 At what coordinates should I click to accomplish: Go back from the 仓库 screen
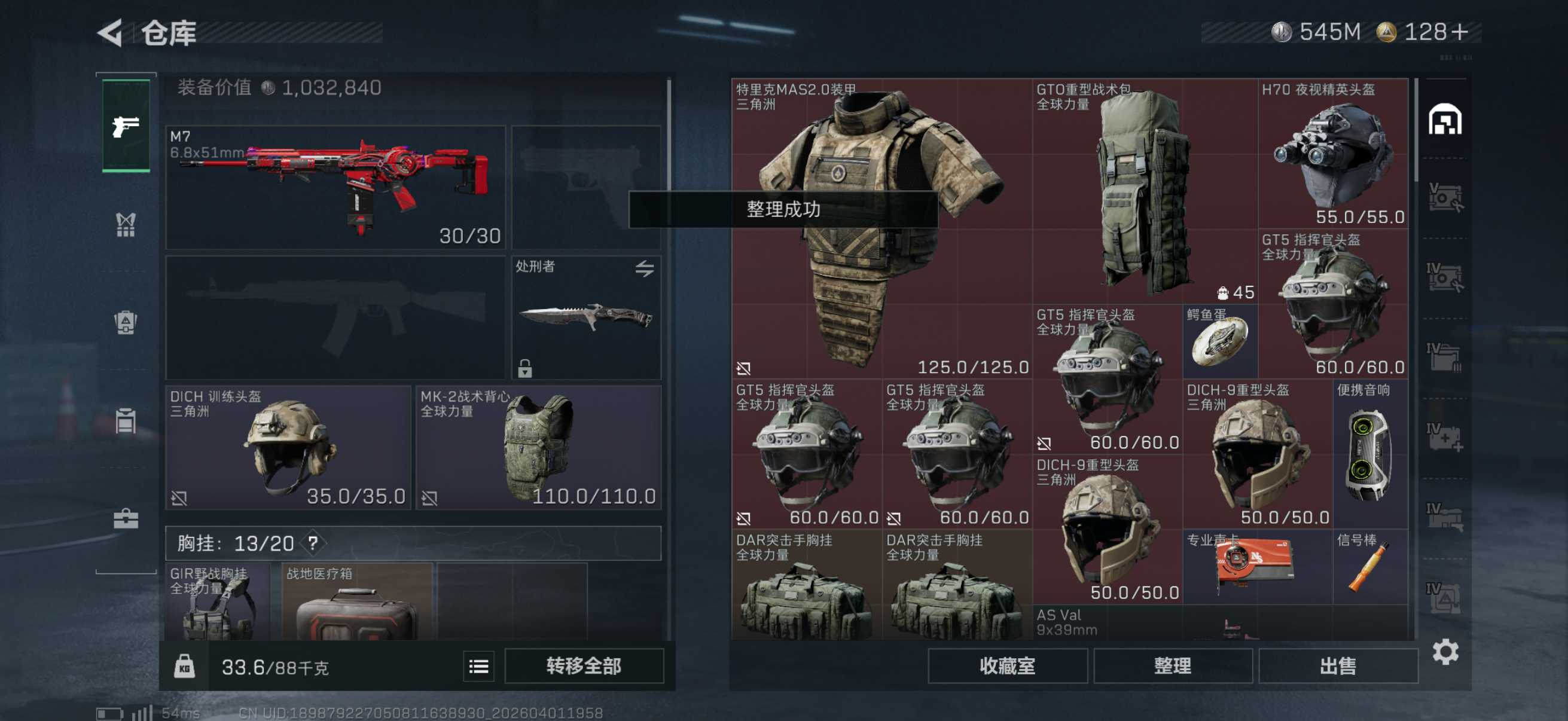pos(111,33)
